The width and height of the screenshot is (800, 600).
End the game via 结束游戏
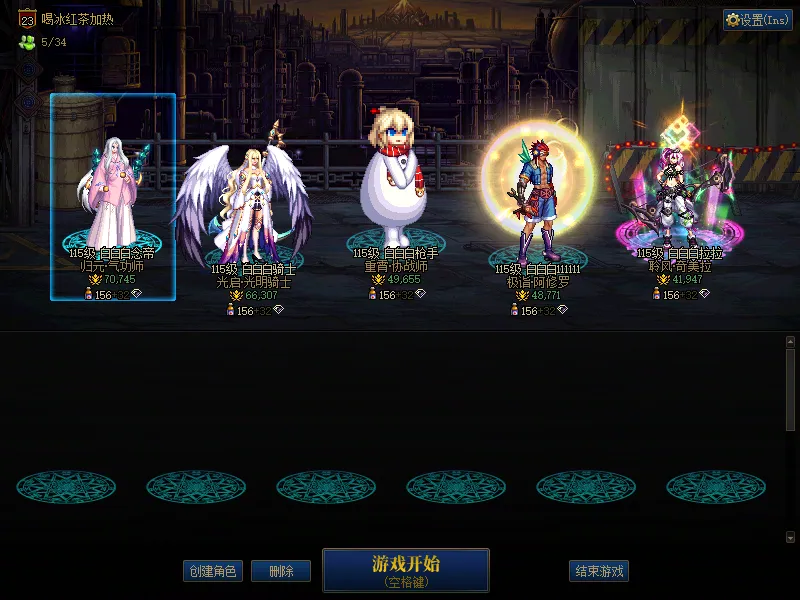pos(599,571)
